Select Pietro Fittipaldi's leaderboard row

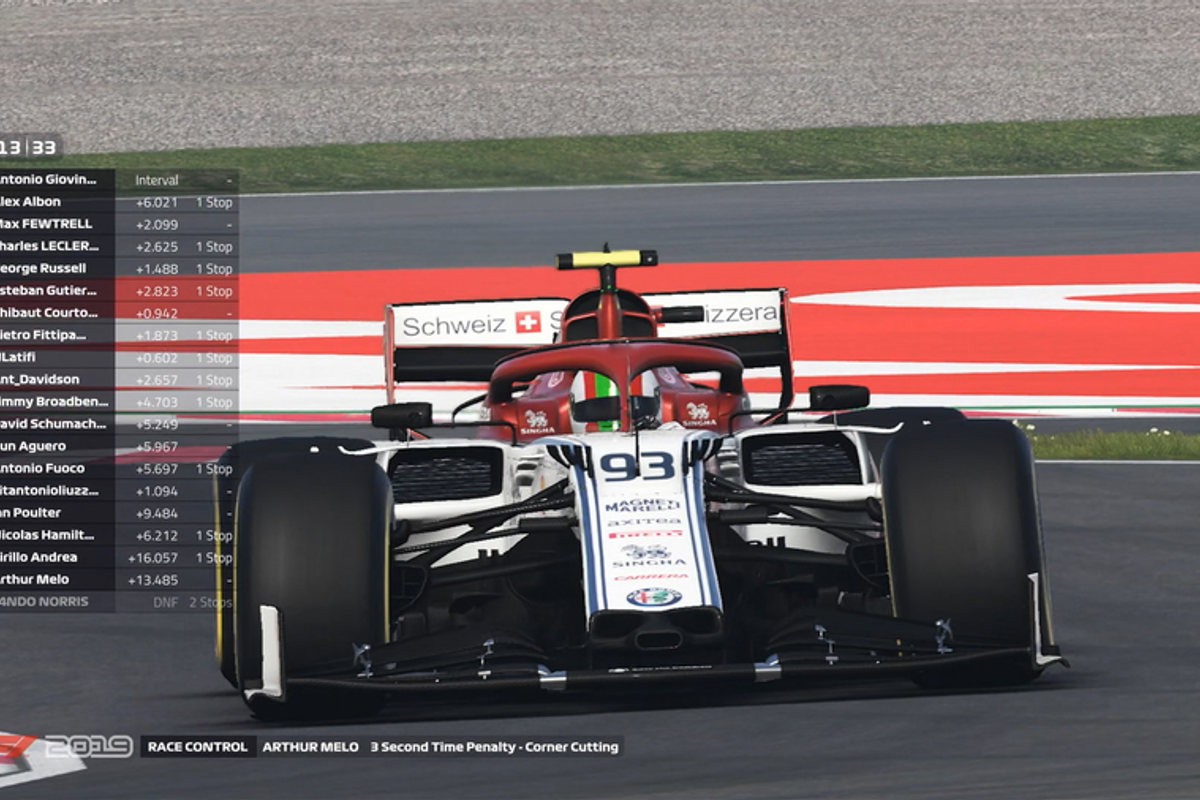pyautogui.click(x=50, y=335)
